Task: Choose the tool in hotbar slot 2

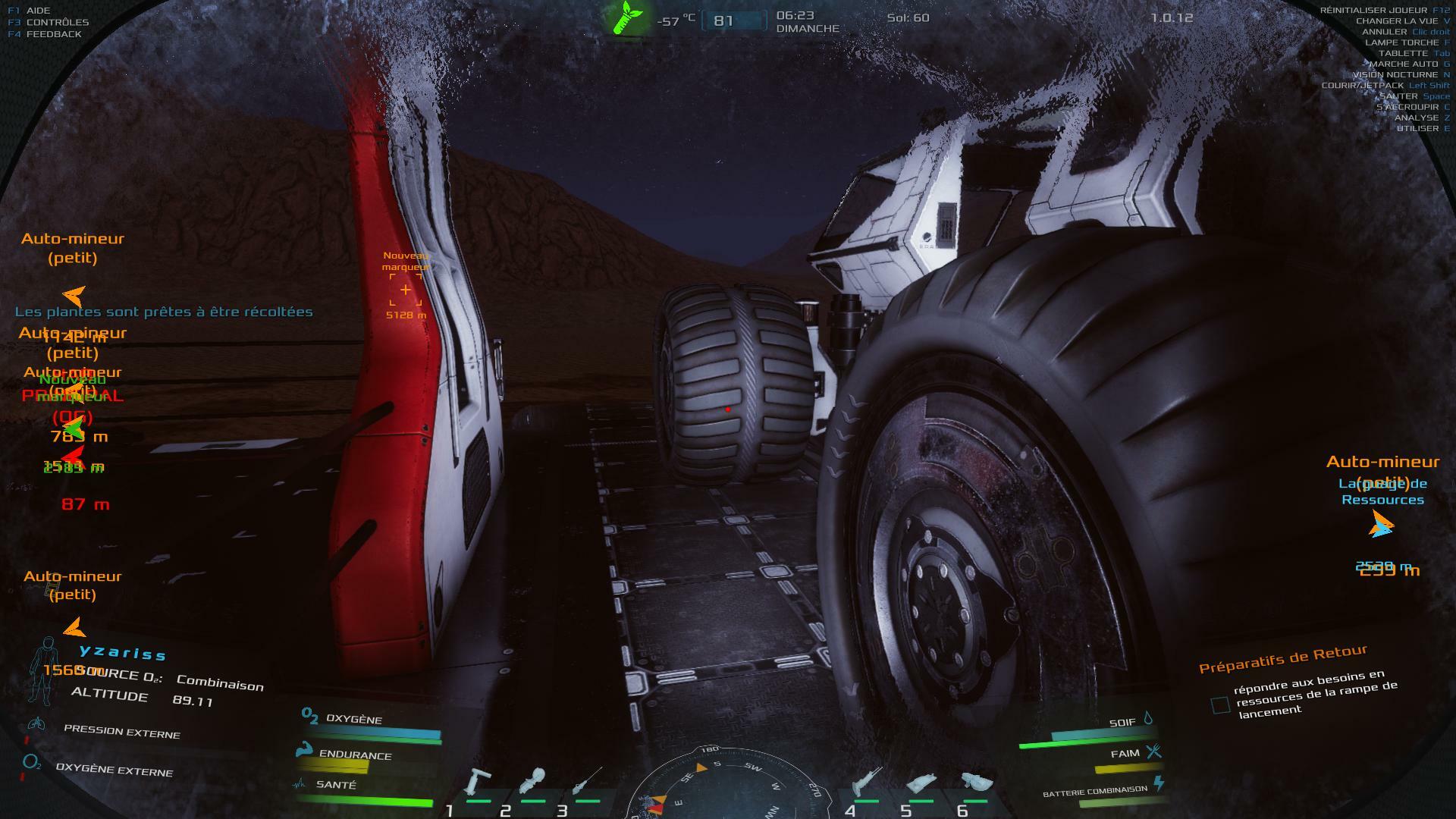Action: click(533, 783)
